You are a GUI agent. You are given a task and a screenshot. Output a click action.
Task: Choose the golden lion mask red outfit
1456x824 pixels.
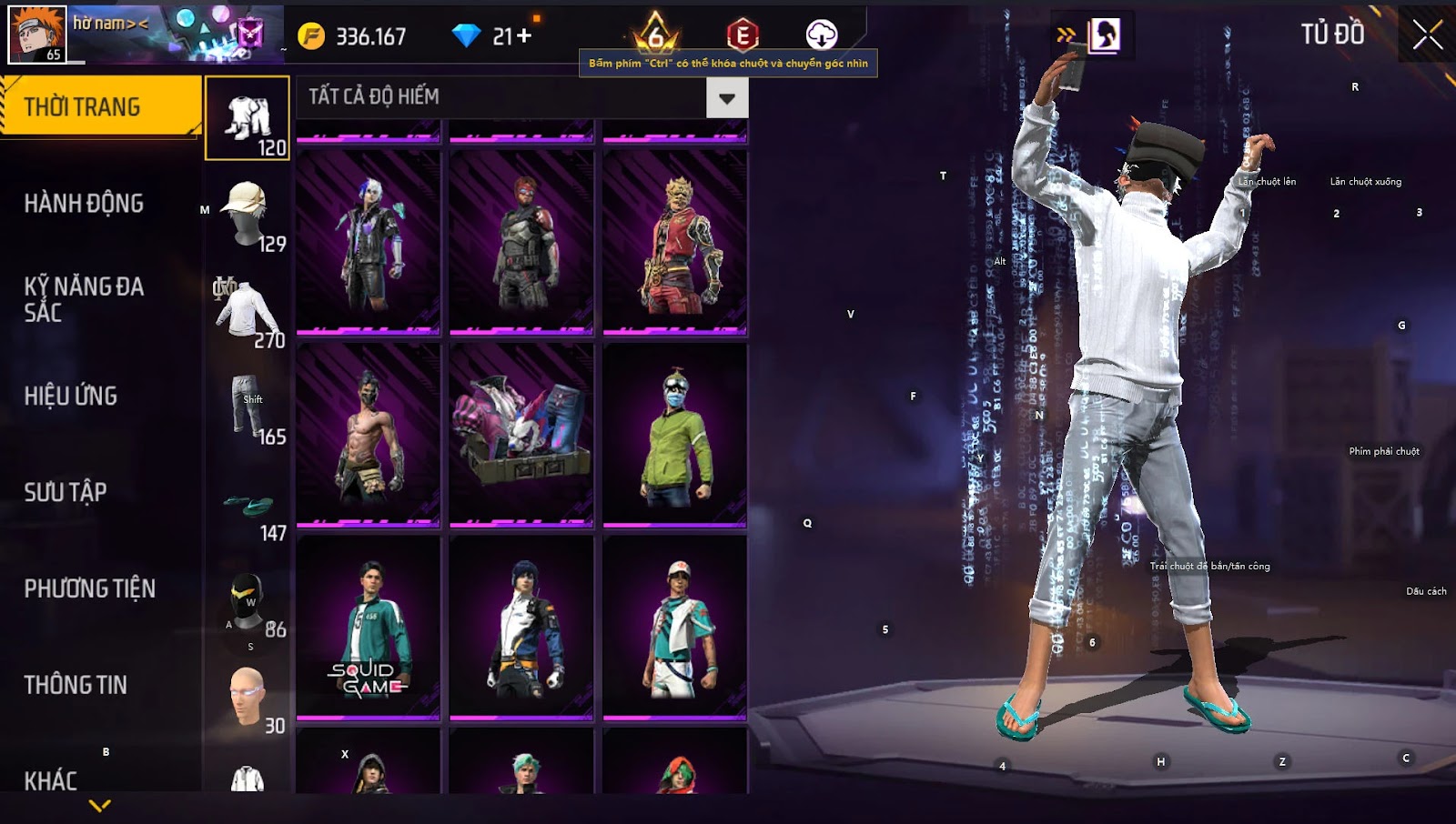pyautogui.click(x=675, y=242)
